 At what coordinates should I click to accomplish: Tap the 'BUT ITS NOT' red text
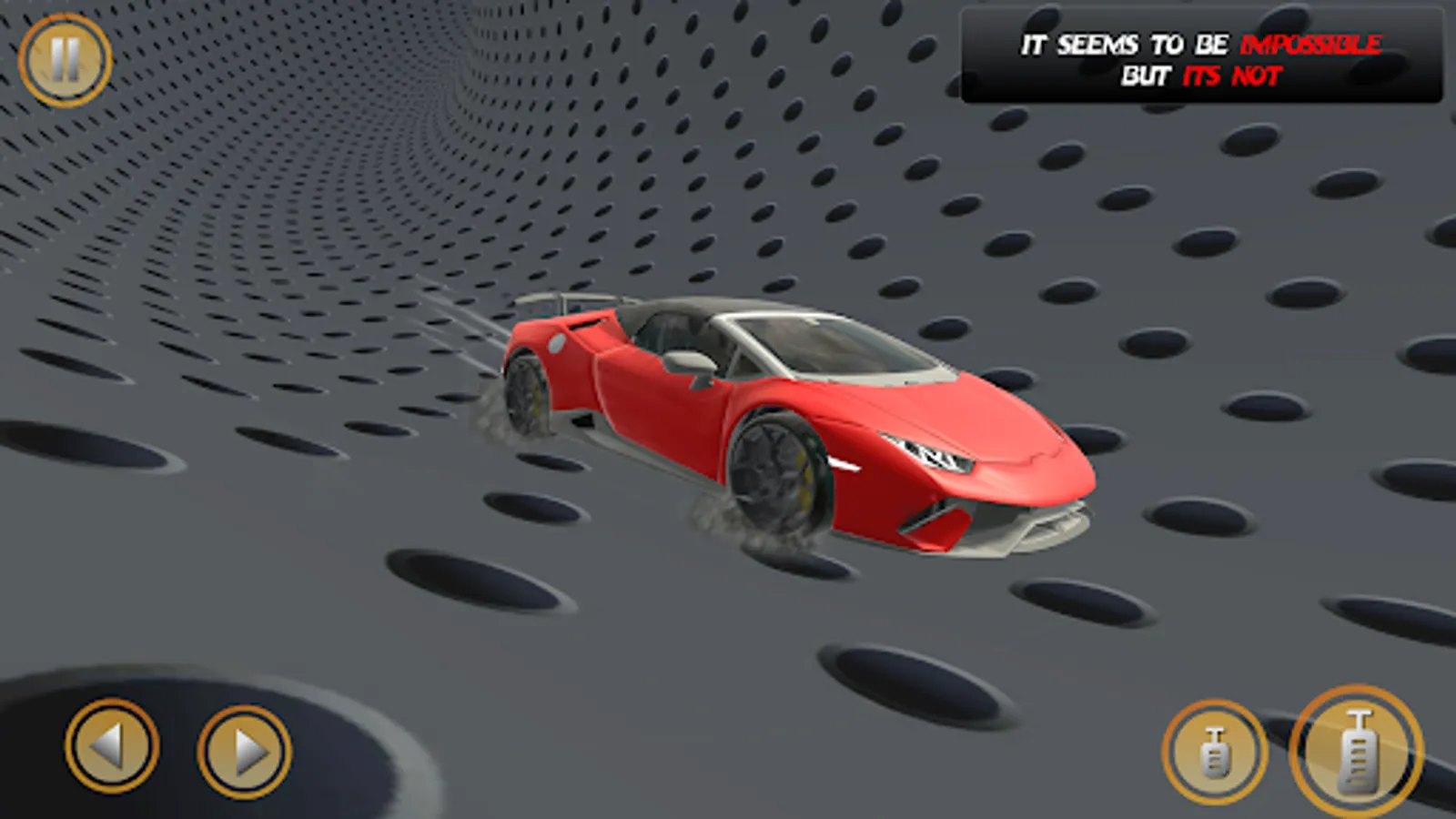[1233, 77]
